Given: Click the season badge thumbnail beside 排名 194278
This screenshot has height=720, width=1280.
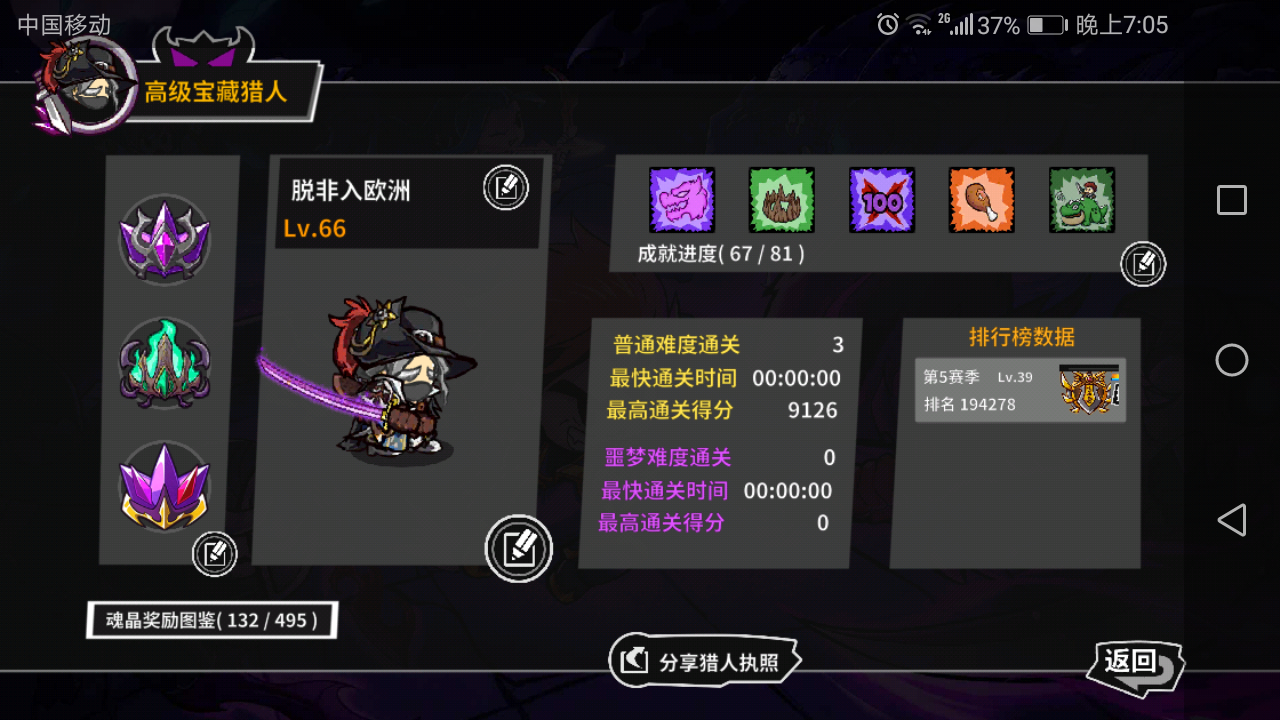Looking at the screenshot, I should pyautogui.click(x=1089, y=389).
